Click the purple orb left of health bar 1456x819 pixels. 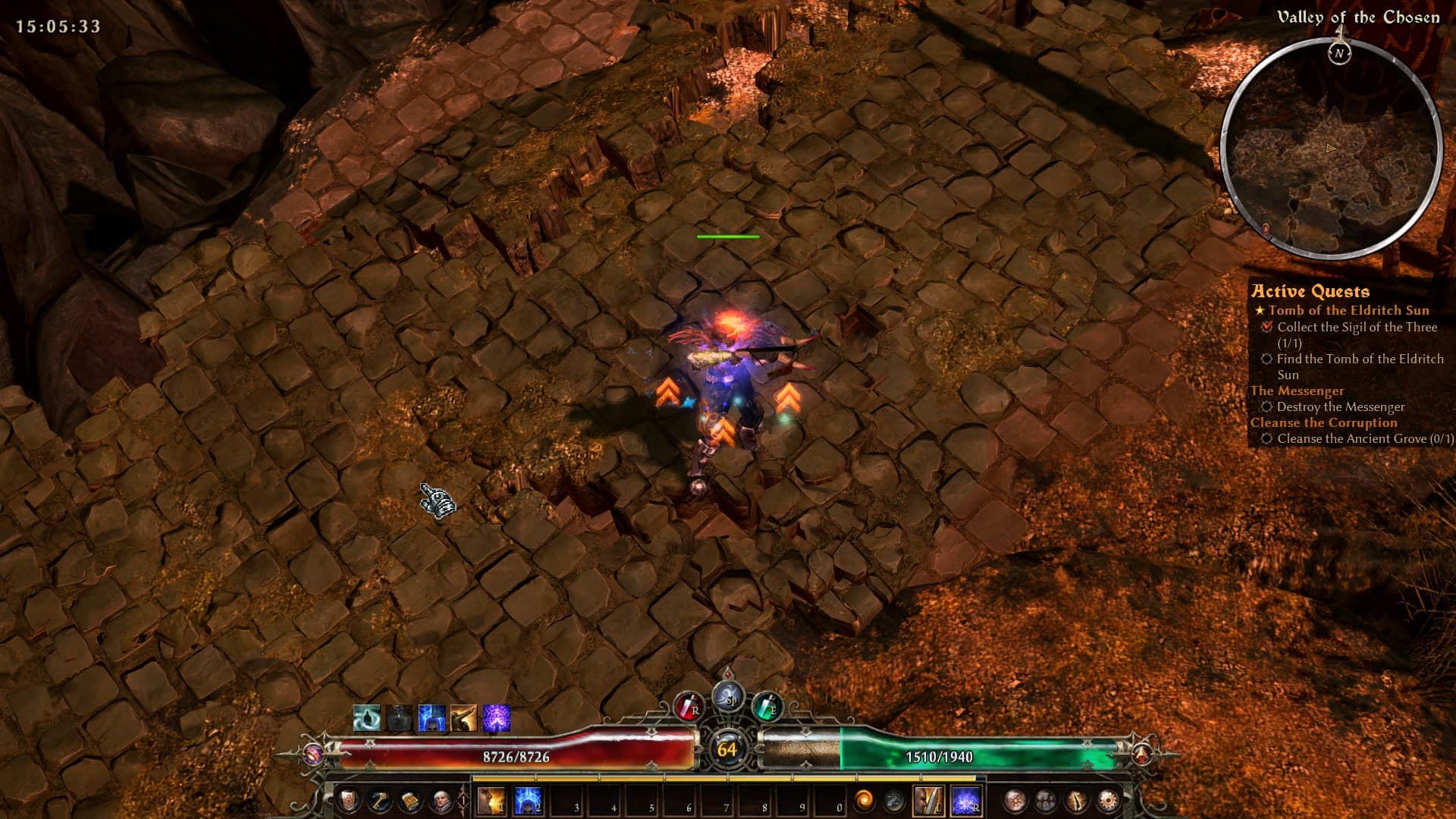tap(313, 754)
